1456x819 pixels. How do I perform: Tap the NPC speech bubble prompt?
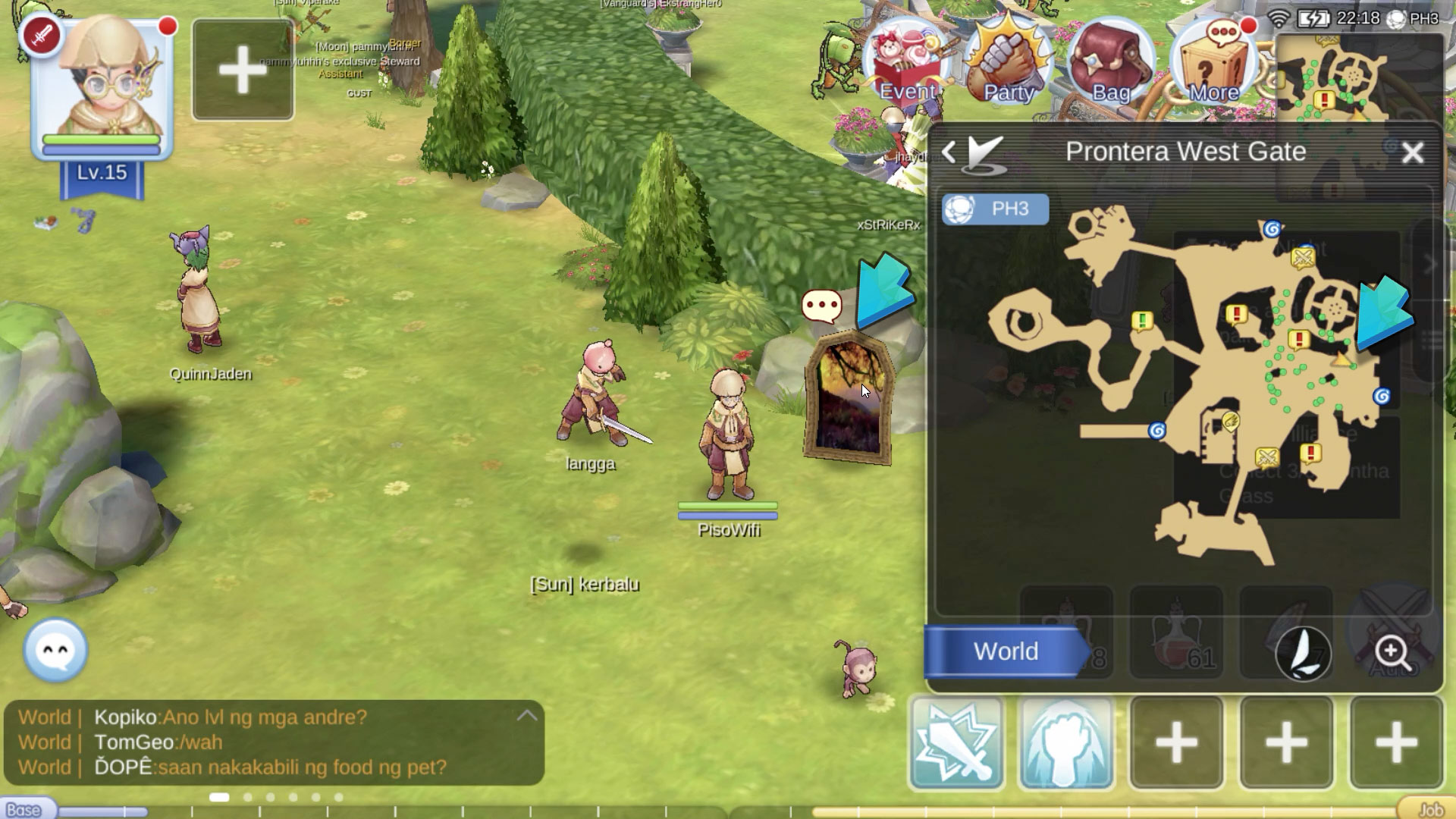tap(821, 306)
